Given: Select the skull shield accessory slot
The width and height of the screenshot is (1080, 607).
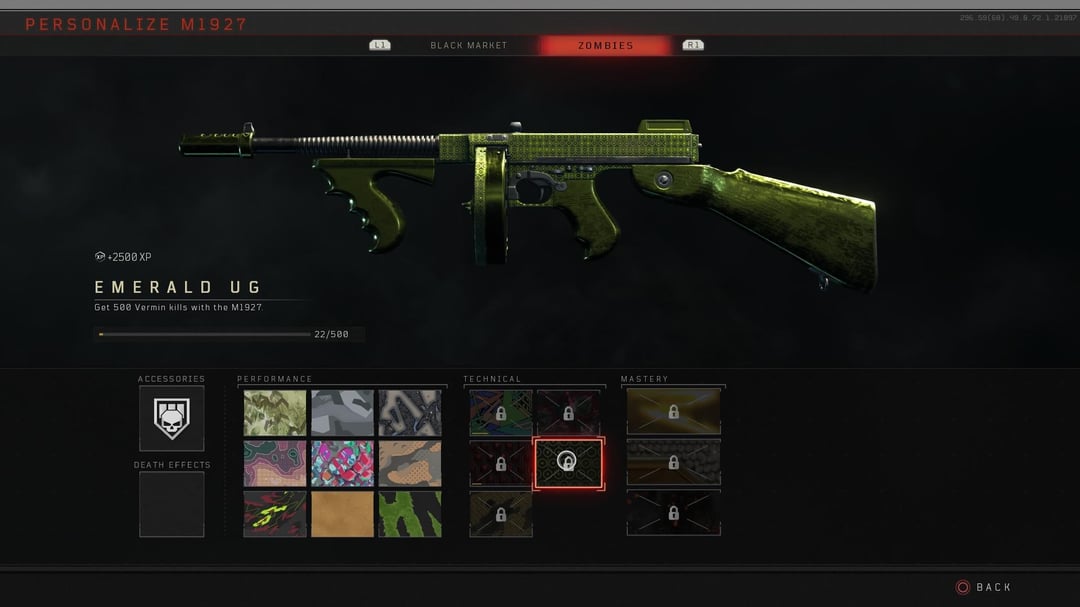Looking at the screenshot, I should click(x=171, y=418).
